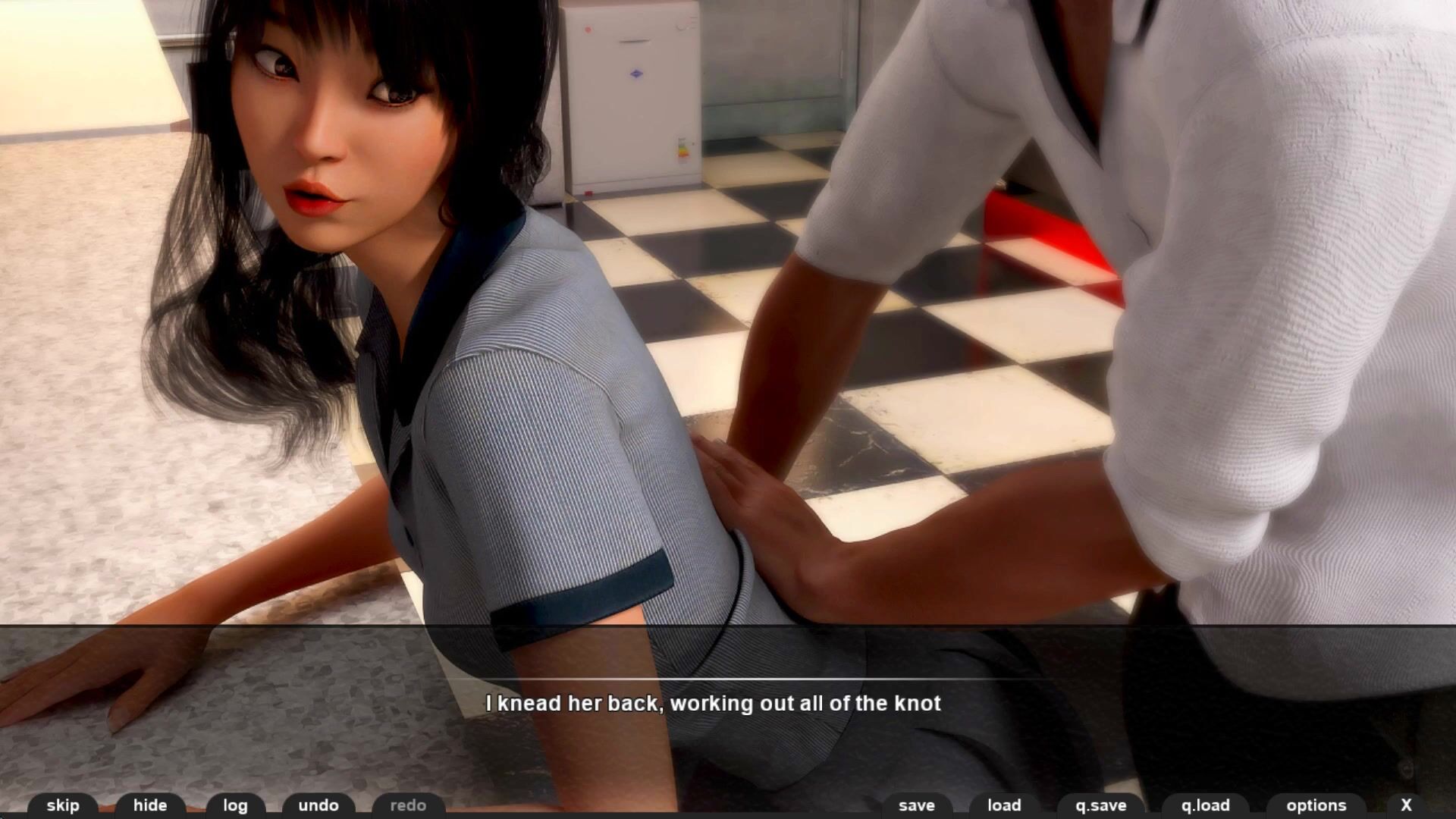Click the redo button
Screen dimensions: 1456x819
coord(408,805)
